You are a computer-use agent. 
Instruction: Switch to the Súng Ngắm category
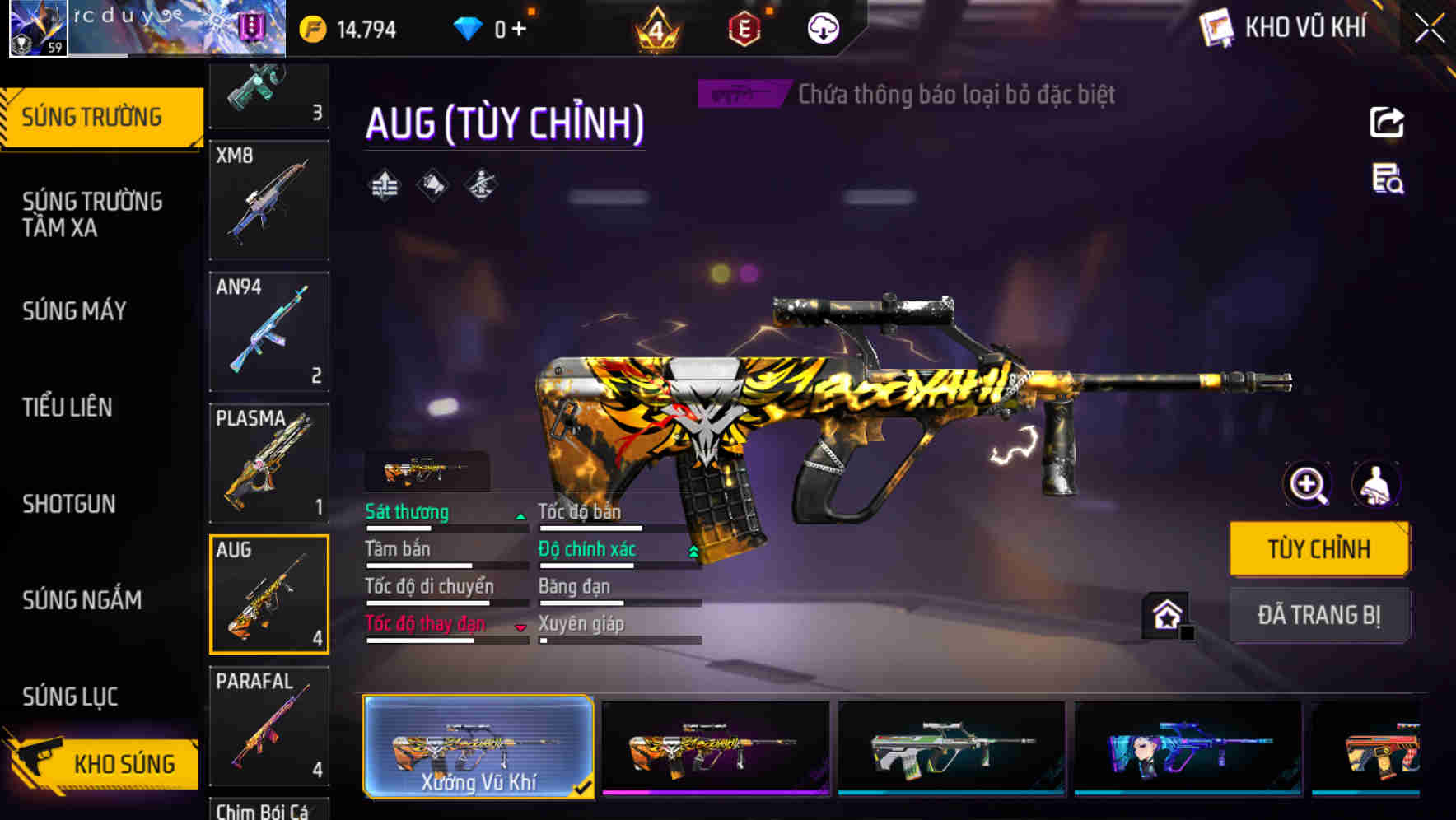click(x=82, y=600)
